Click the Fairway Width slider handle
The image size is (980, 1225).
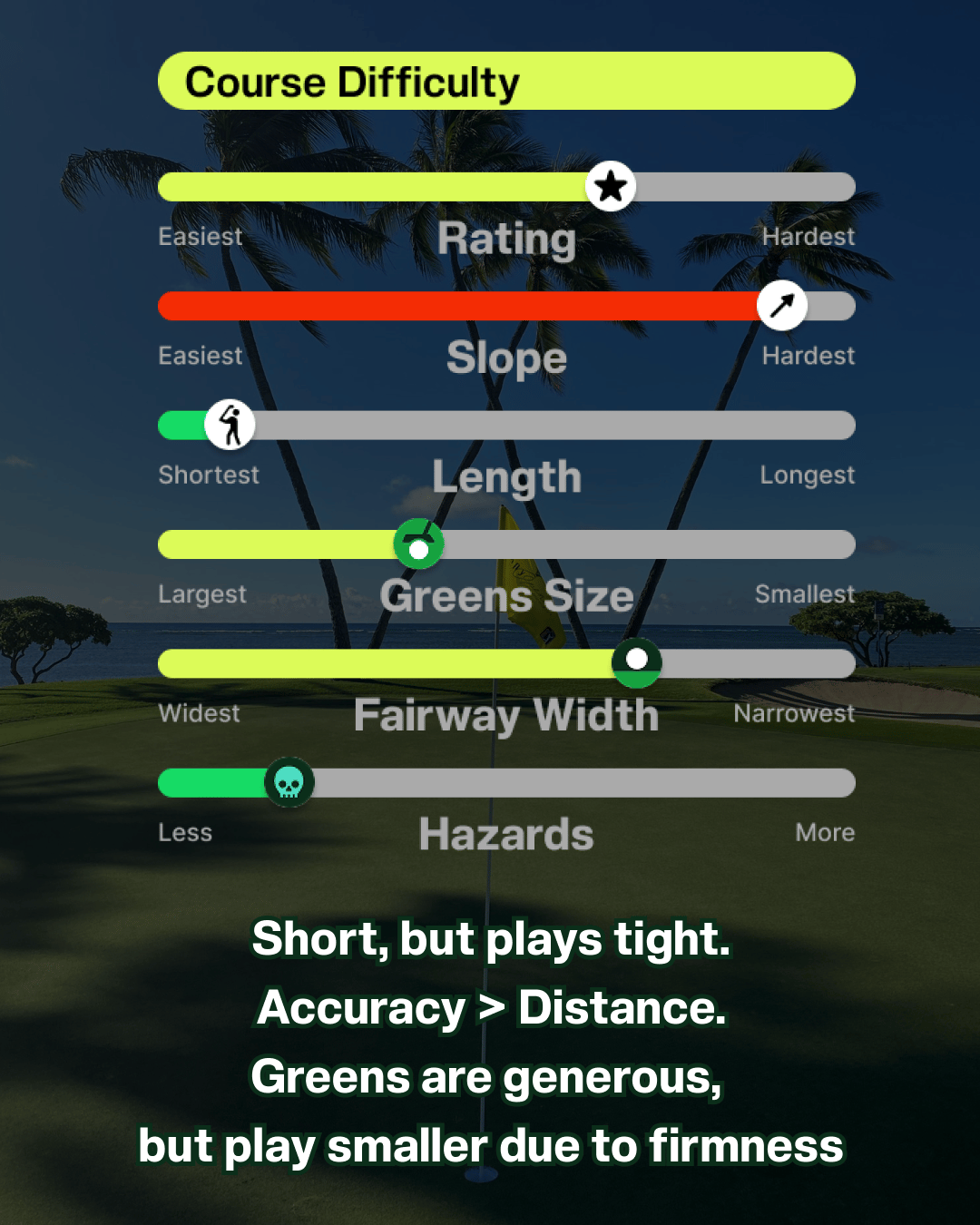coord(637,662)
